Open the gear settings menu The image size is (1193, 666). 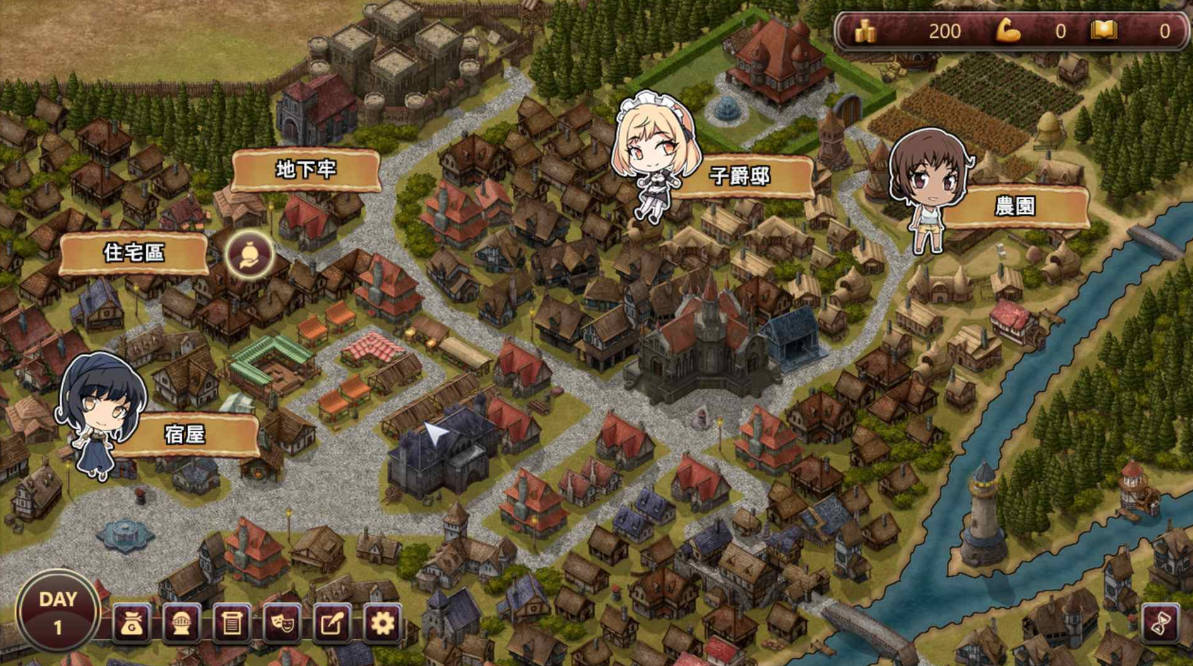[382, 625]
